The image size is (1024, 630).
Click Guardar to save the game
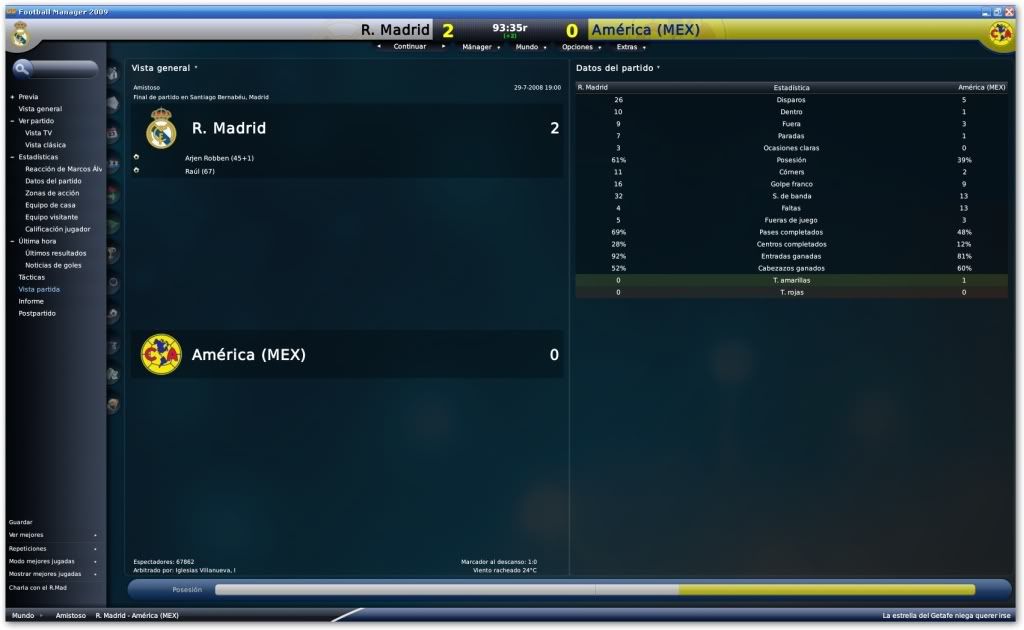21,522
